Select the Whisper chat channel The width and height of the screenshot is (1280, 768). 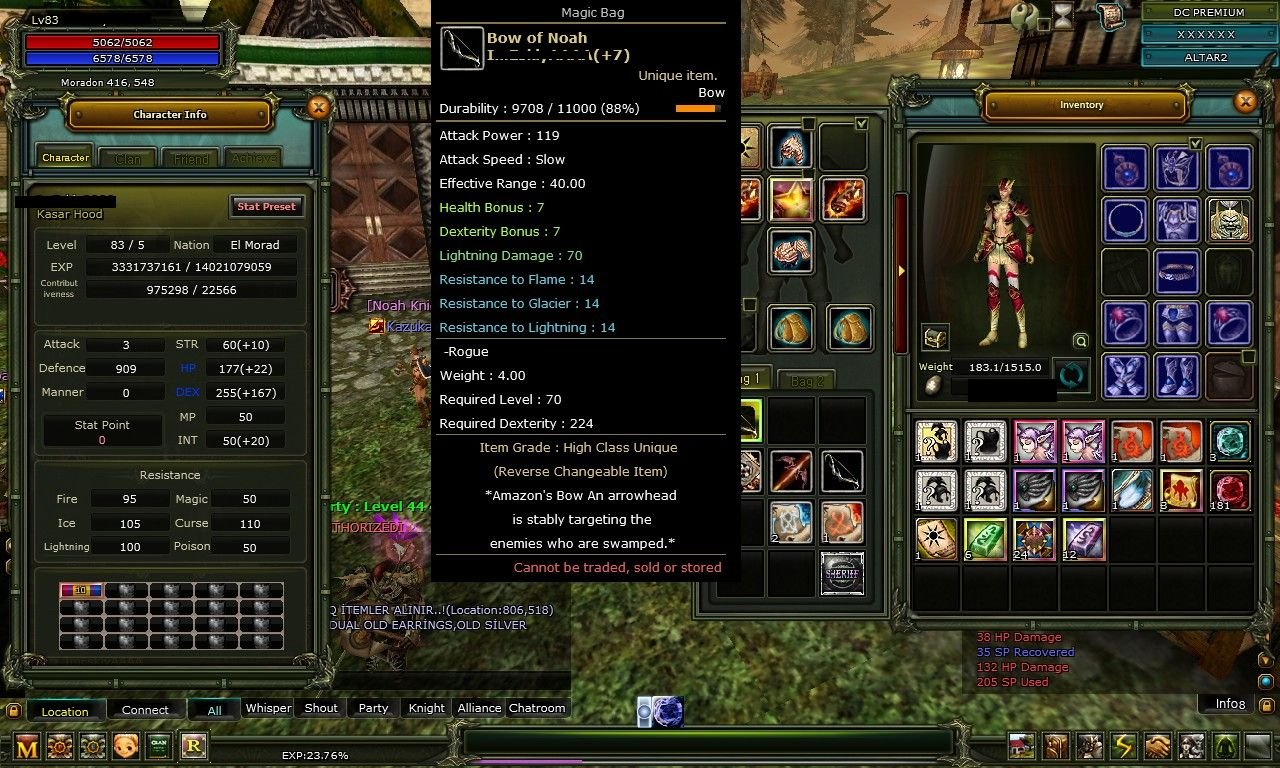(268, 708)
